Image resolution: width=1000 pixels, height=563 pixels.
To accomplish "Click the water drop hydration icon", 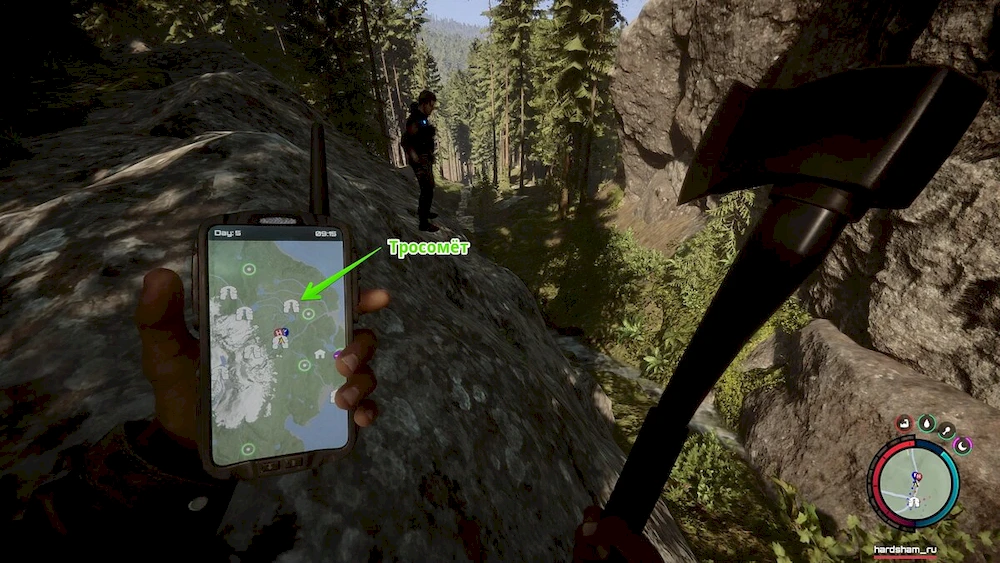I will coord(927,423).
